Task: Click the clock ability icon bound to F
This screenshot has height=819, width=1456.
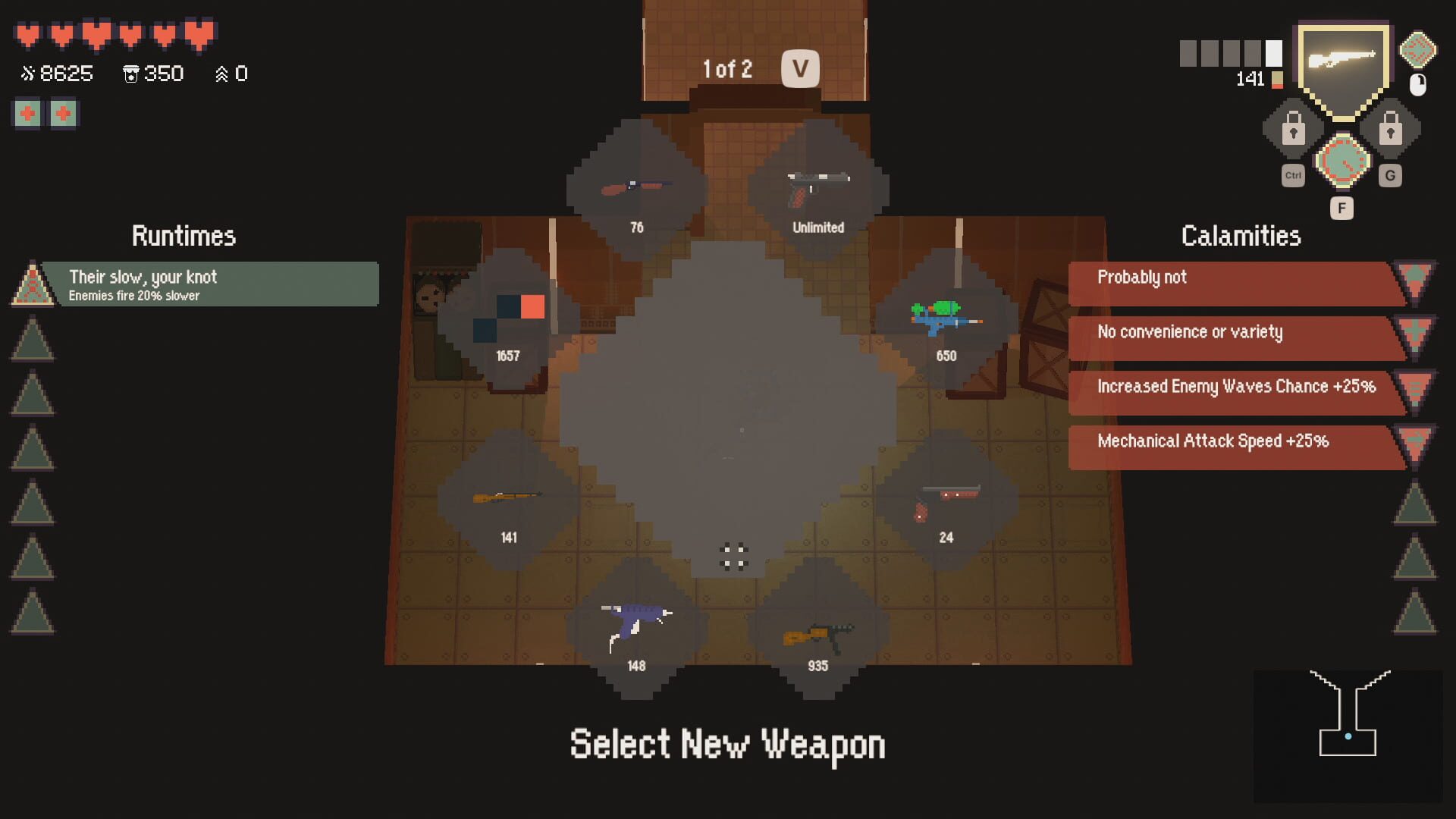Action: click(x=1342, y=161)
